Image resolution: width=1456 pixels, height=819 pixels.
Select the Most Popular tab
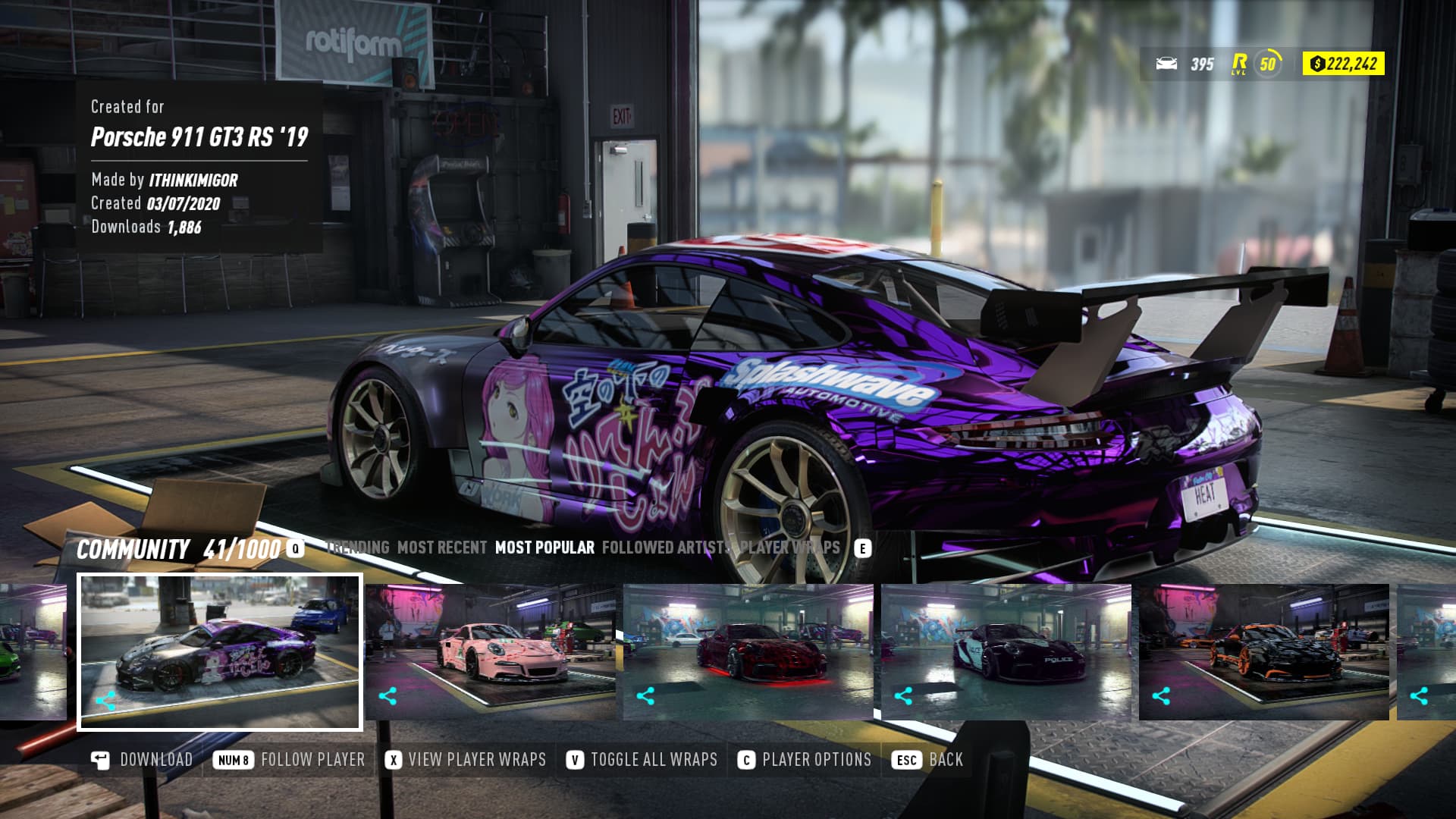click(544, 548)
